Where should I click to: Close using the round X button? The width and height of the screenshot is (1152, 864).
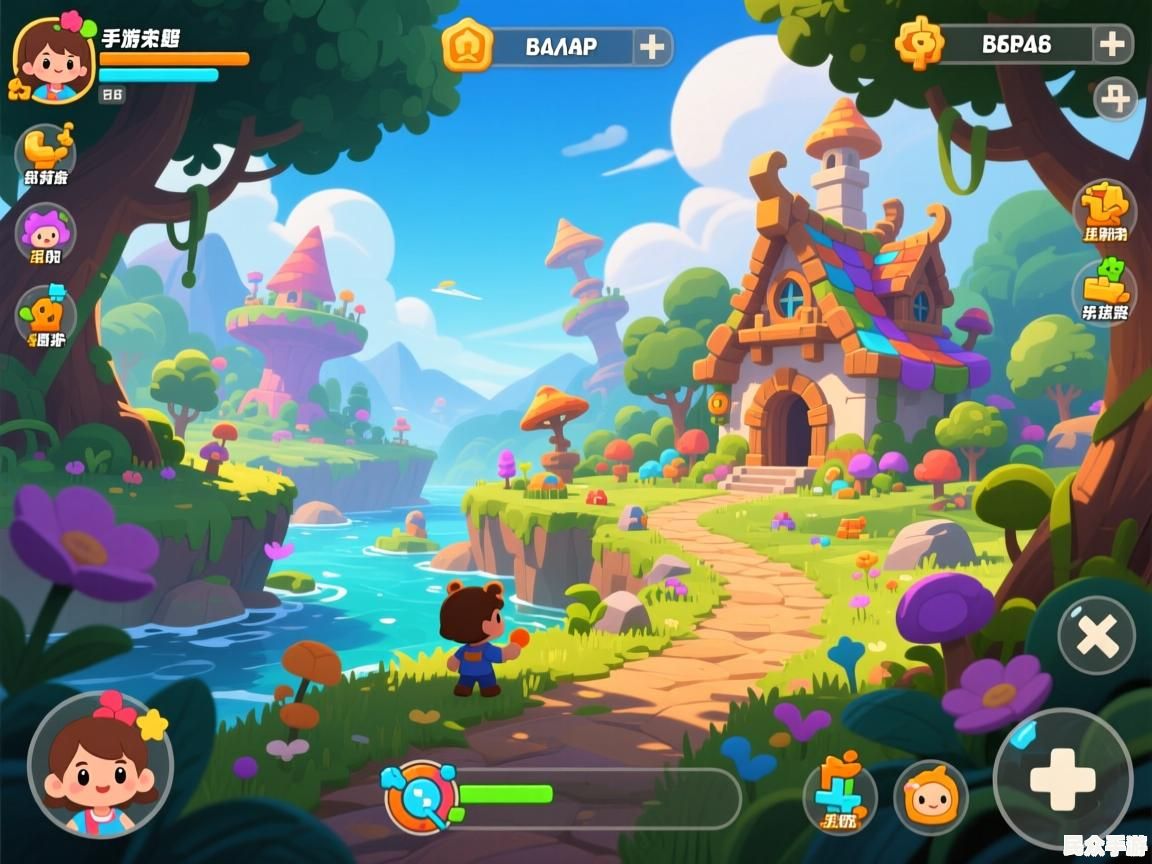click(1096, 635)
